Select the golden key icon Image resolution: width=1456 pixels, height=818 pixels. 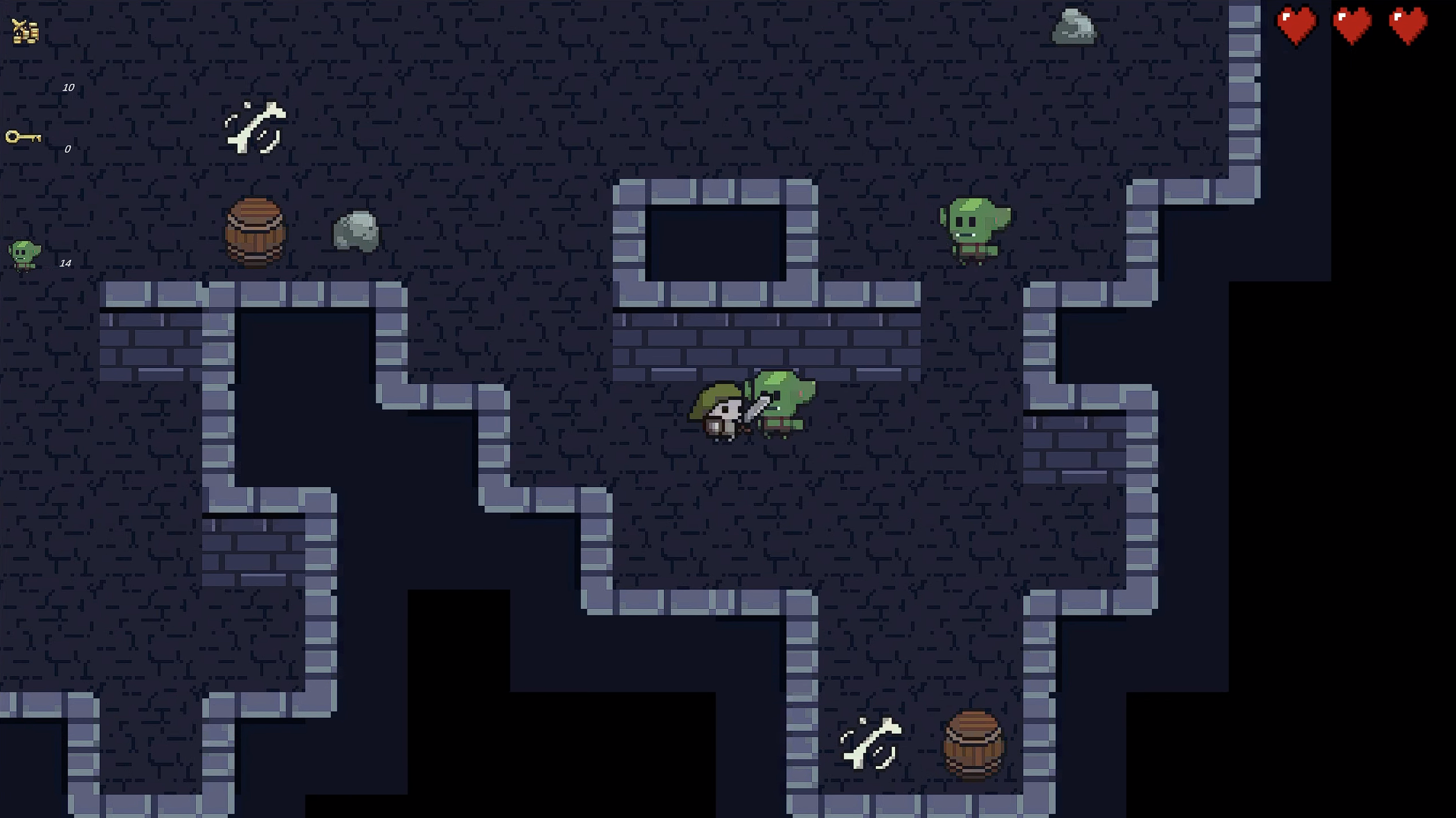click(23, 137)
